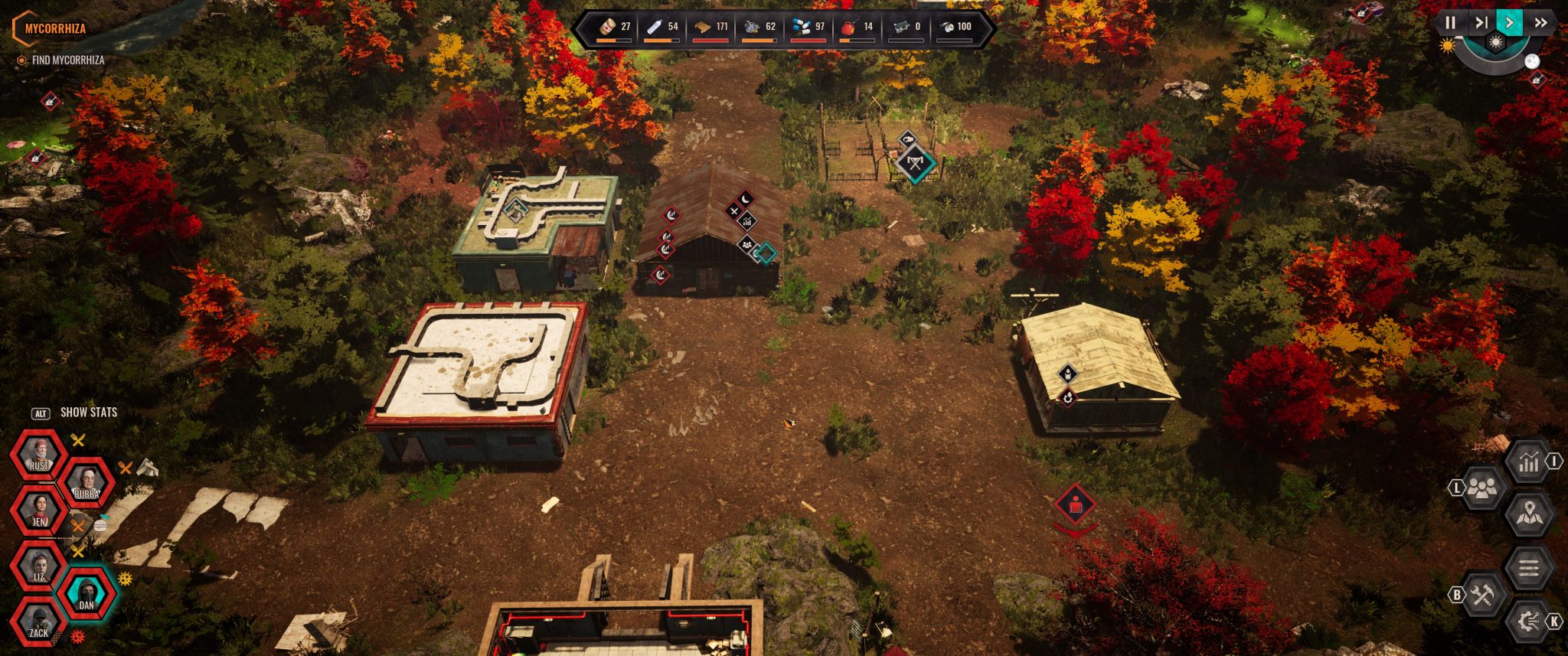Open the map with location pin

tap(1528, 515)
